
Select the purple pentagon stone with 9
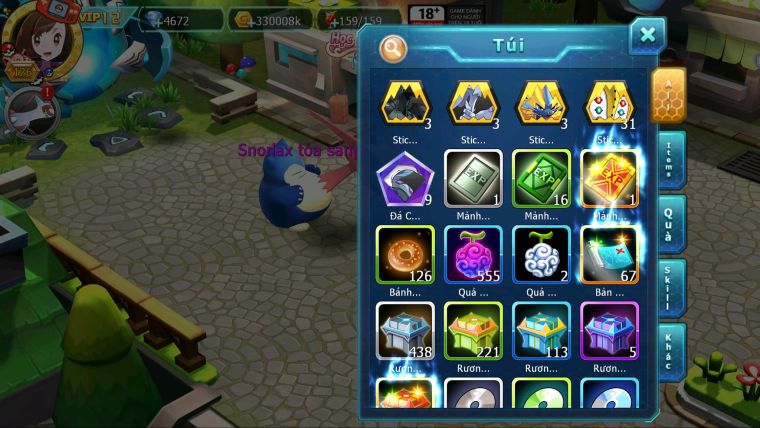(405, 180)
